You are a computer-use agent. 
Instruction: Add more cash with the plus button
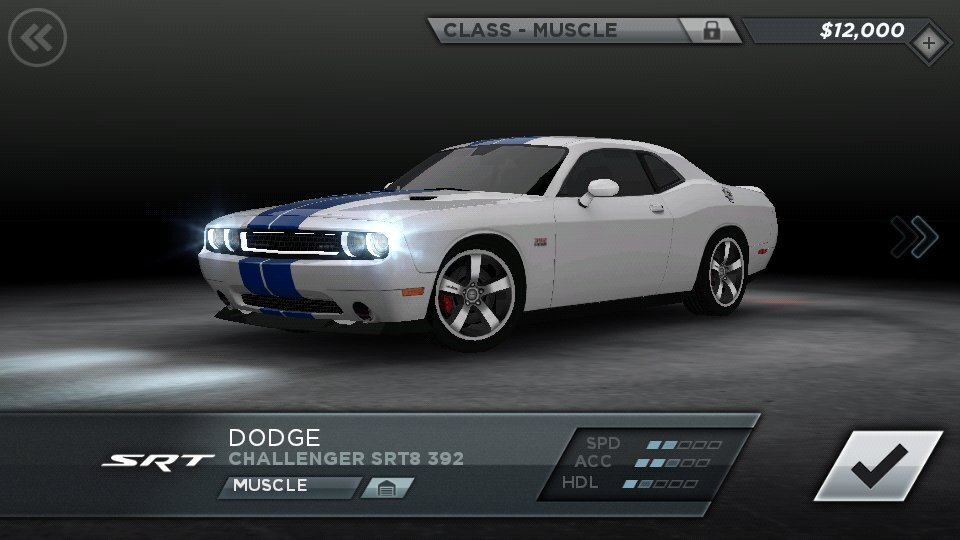pos(929,43)
